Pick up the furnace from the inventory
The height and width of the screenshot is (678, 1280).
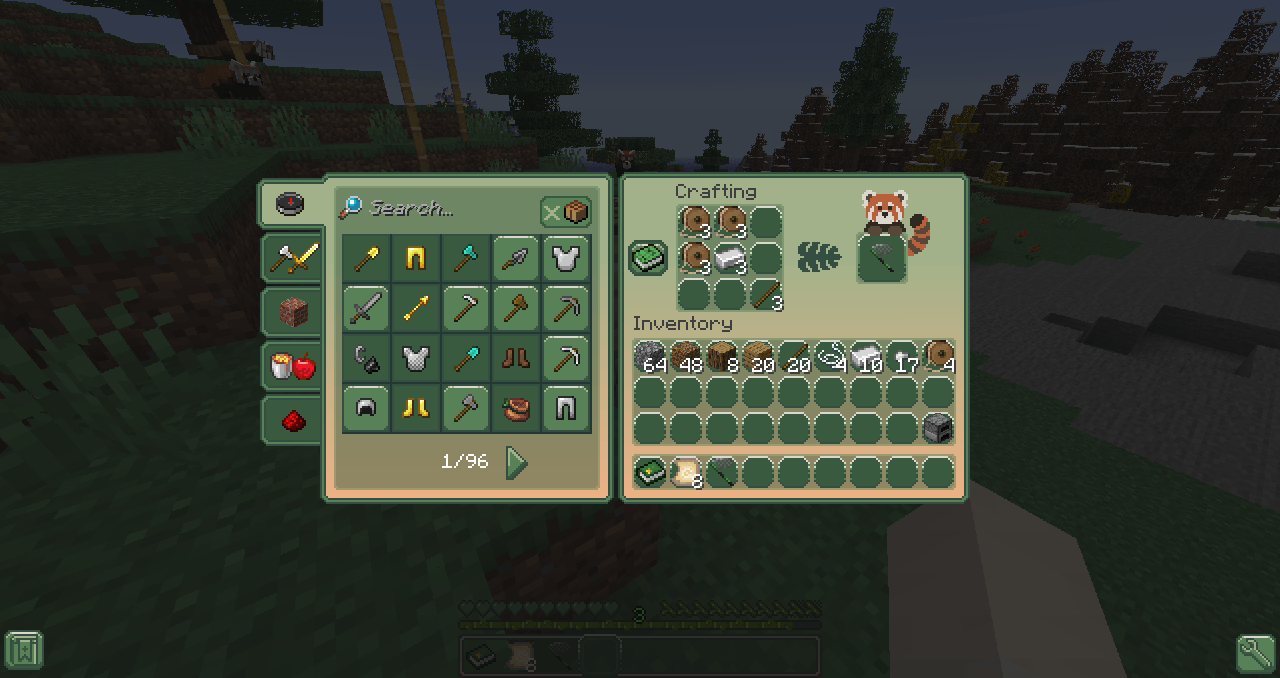click(x=937, y=428)
